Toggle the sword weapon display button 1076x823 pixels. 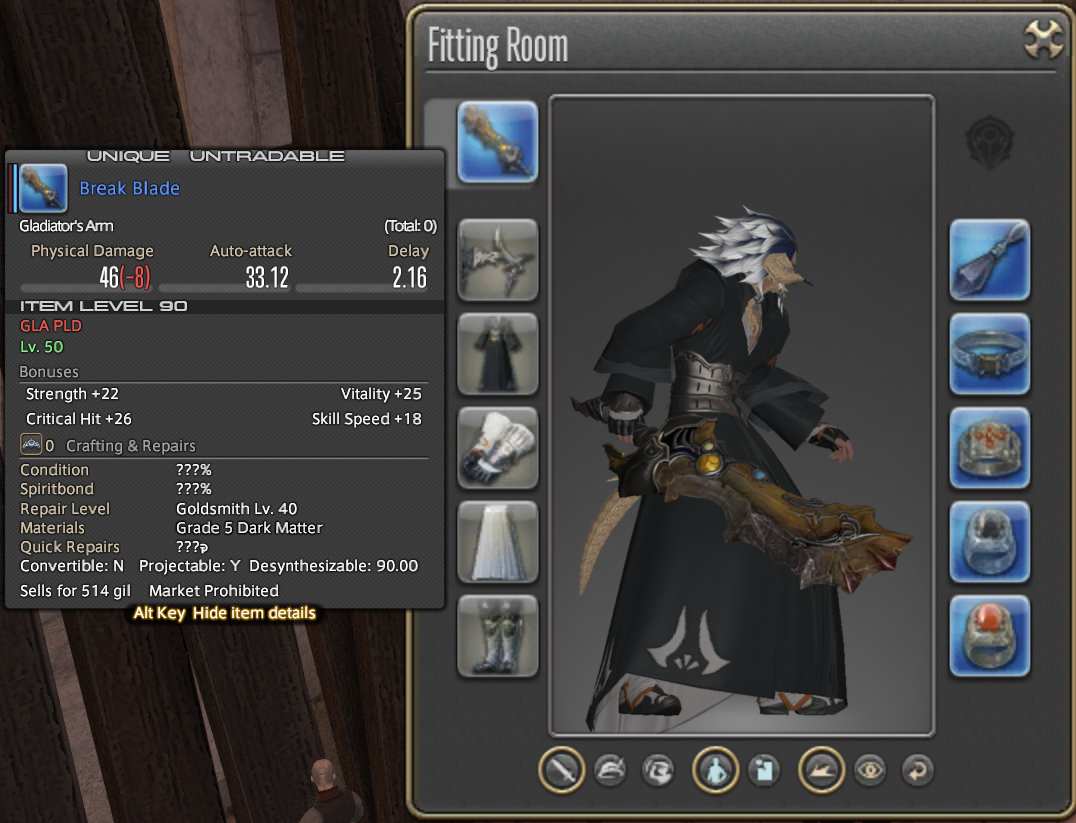point(561,770)
